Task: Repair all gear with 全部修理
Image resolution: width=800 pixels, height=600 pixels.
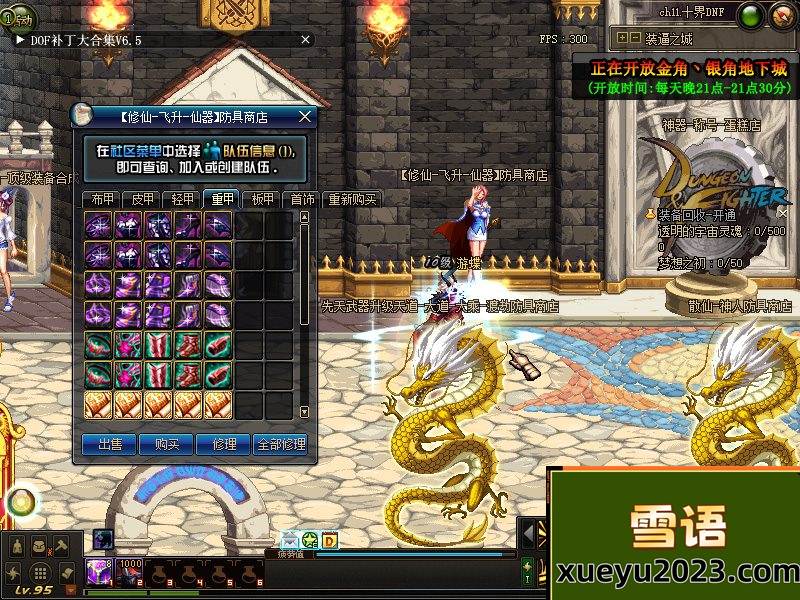Action: click(x=281, y=444)
